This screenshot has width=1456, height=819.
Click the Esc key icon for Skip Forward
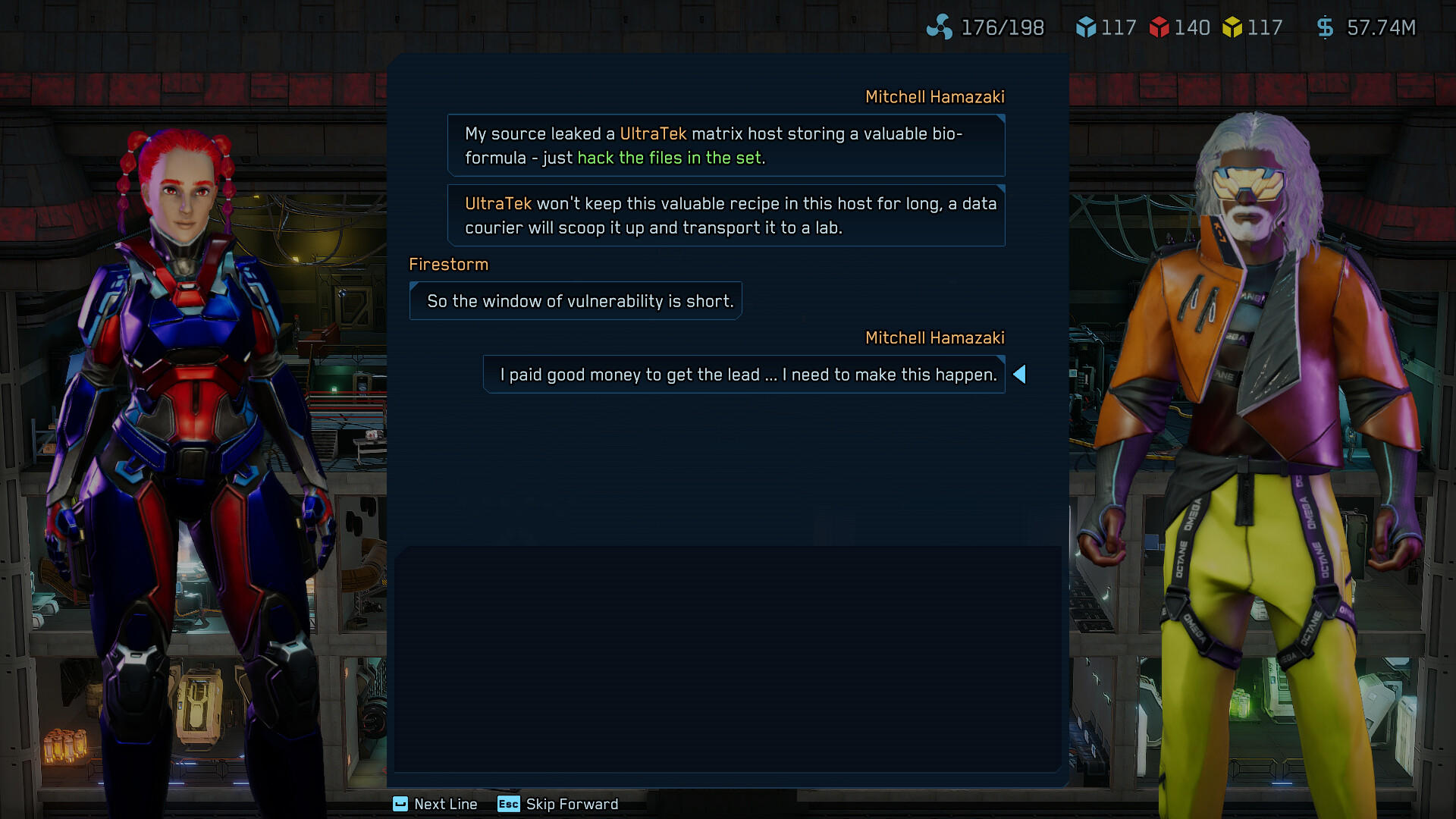pyautogui.click(x=508, y=805)
